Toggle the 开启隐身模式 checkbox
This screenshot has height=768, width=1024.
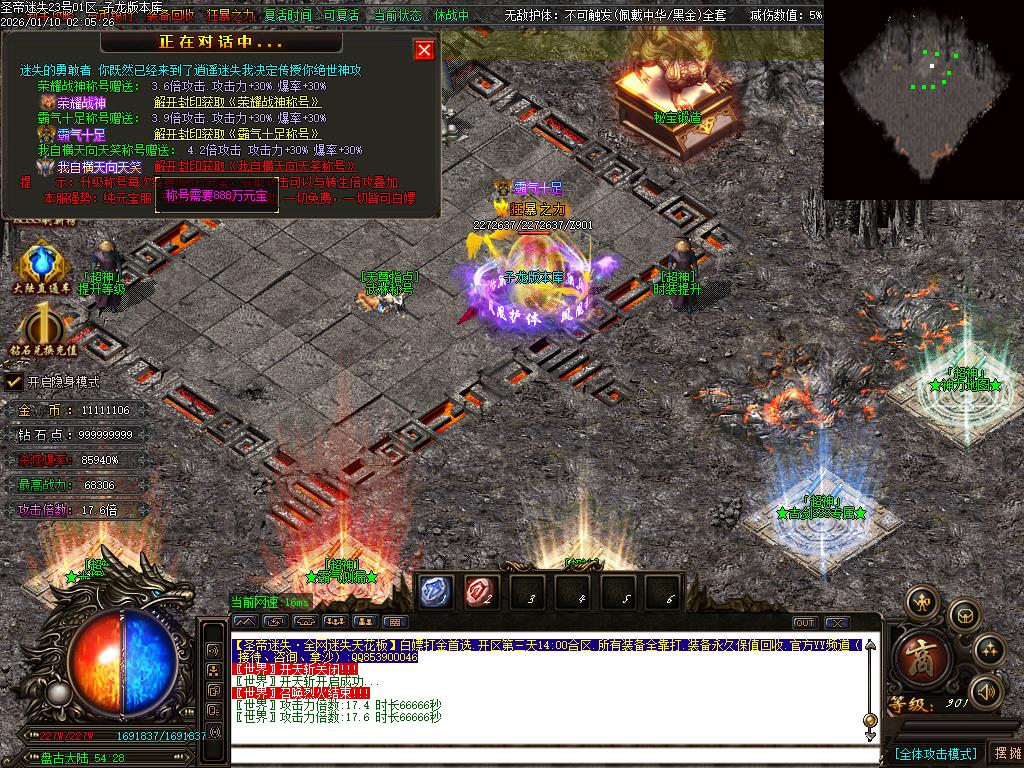pyautogui.click(x=14, y=382)
